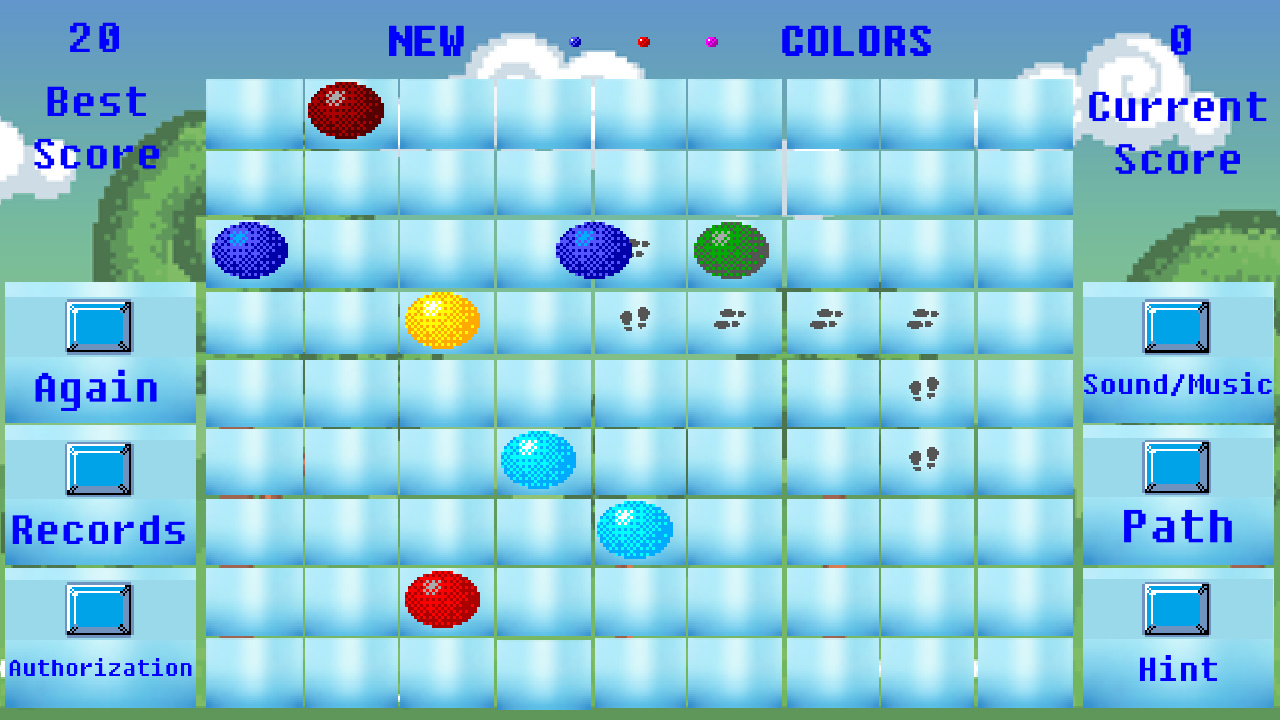Select the yellow ball on the board
Image resolution: width=1280 pixels, height=720 pixels.
pyautogui.click(x=442, y=319)
